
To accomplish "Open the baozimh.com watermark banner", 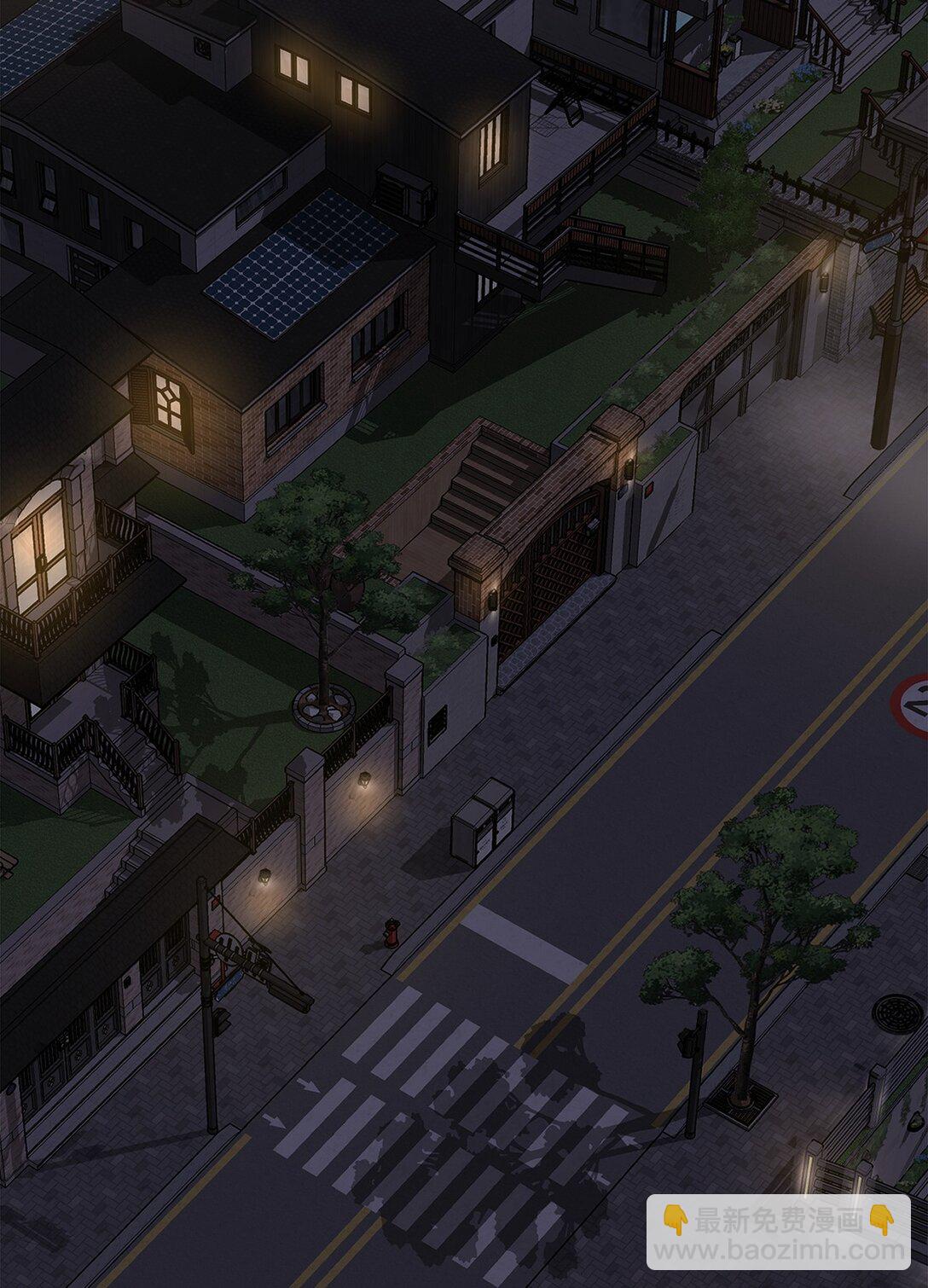I will coord(780,1233).
